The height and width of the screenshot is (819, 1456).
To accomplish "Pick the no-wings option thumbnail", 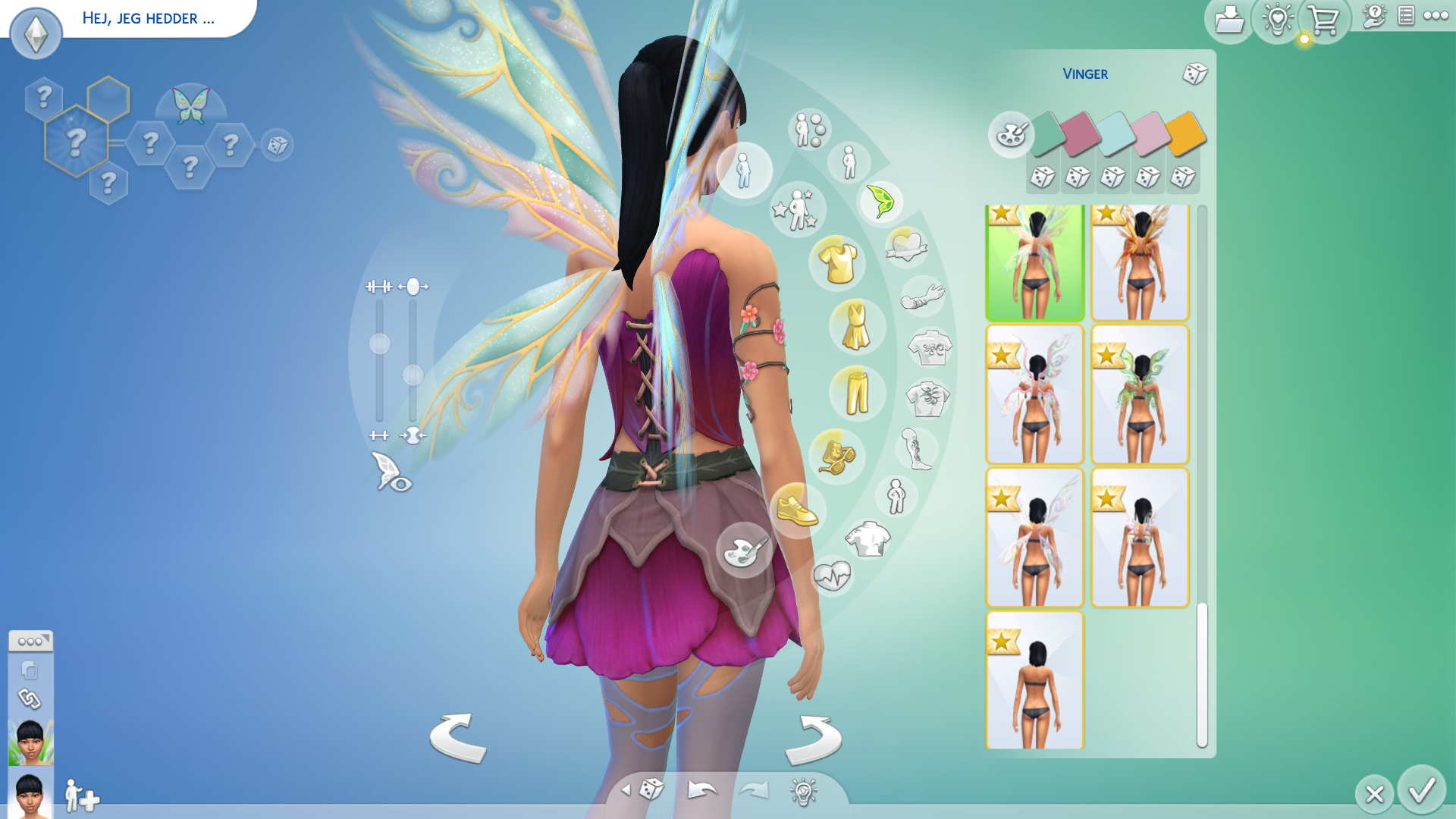I will tap(1034, 680).
